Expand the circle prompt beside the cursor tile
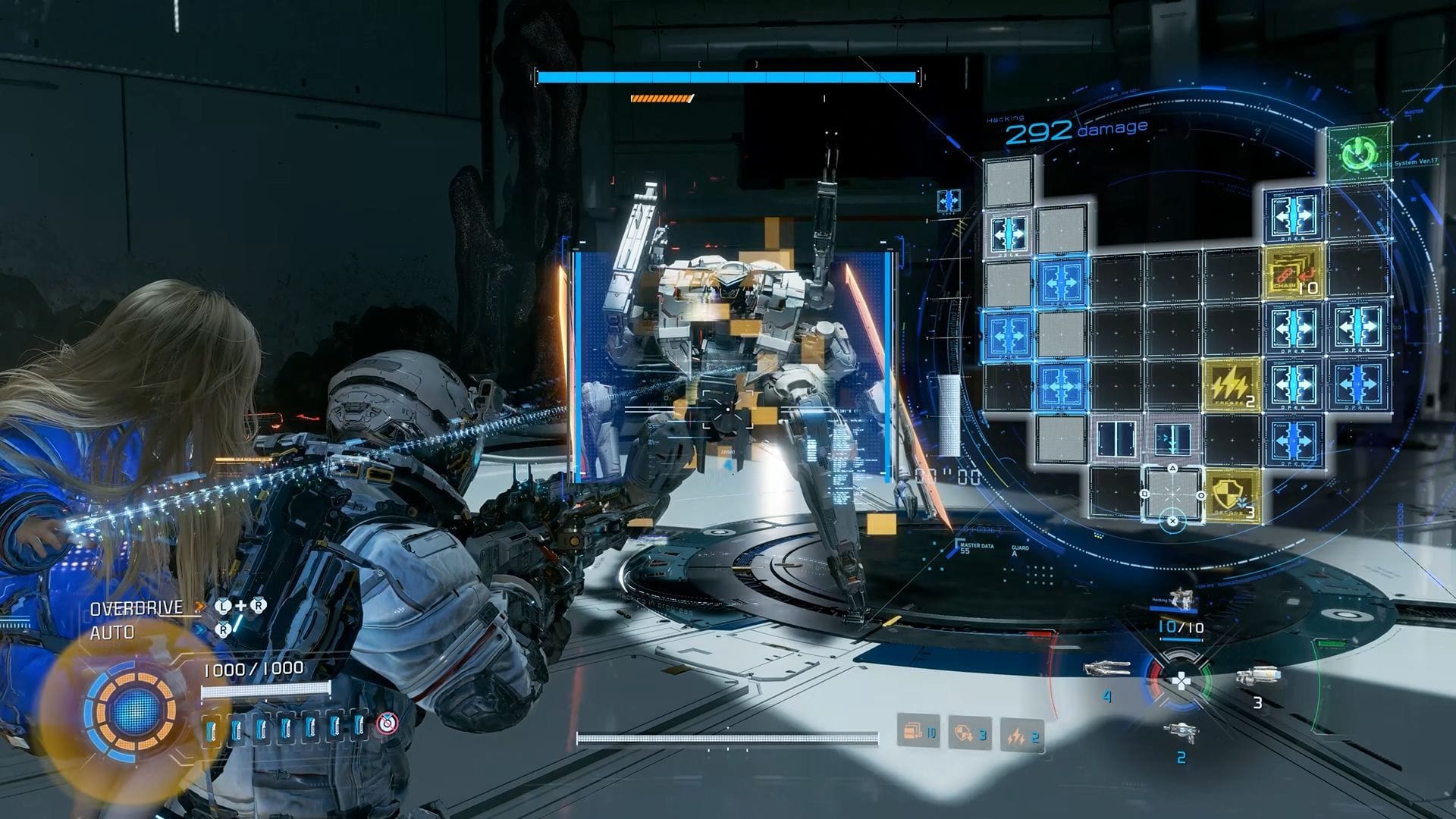1456x819 pixels. coord(1201,494)
